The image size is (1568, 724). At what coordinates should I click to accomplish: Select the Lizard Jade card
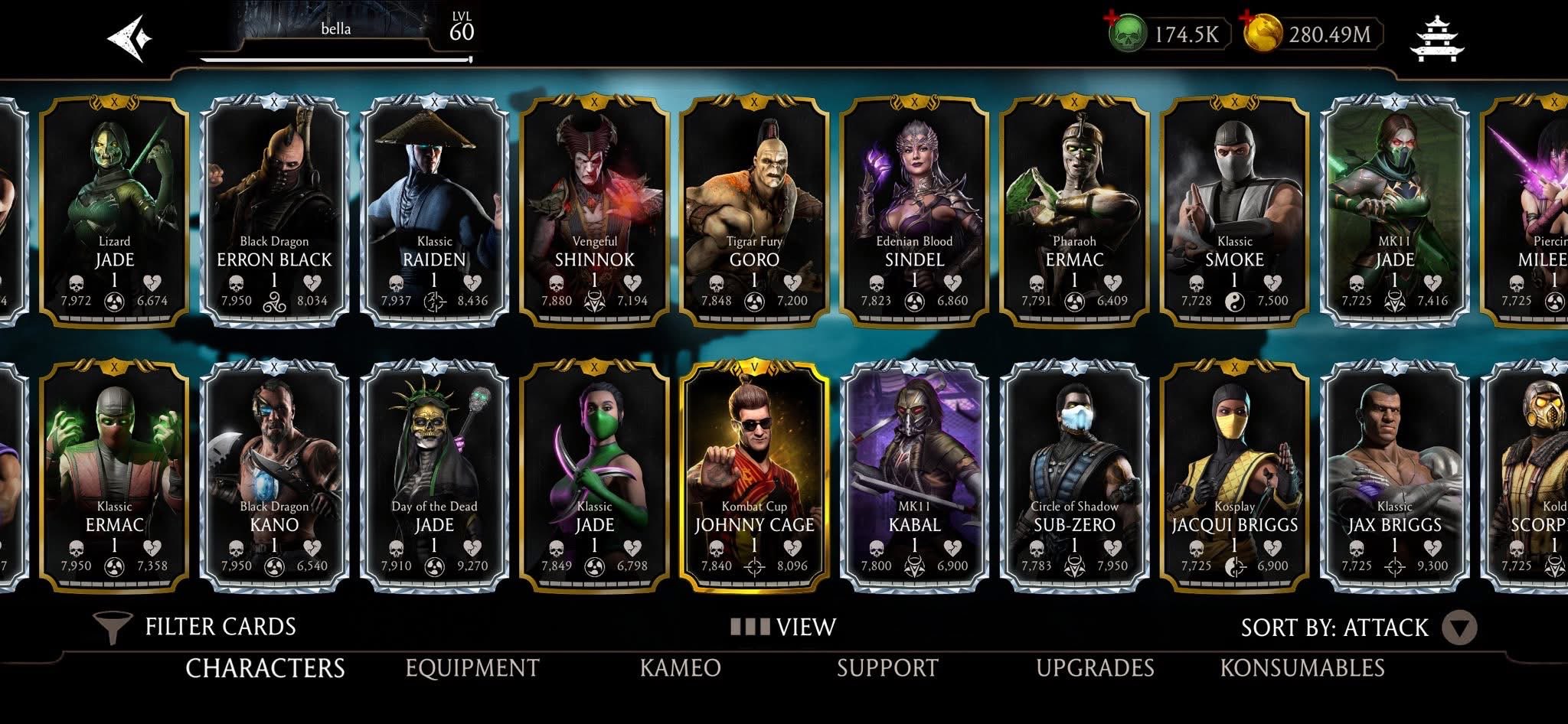click(x=114, y=210)
